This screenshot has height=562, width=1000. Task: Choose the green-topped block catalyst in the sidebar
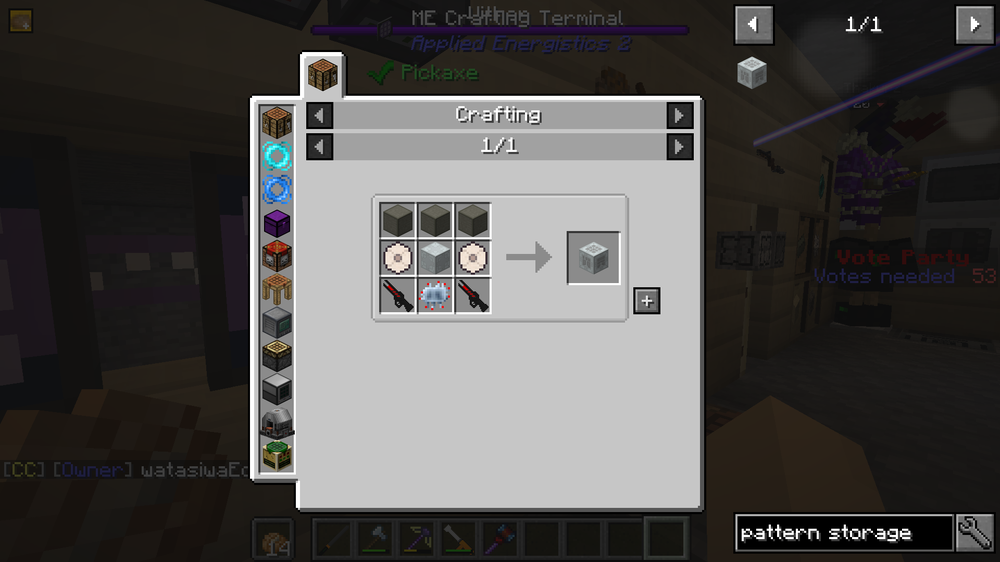[x=277, y=455]
